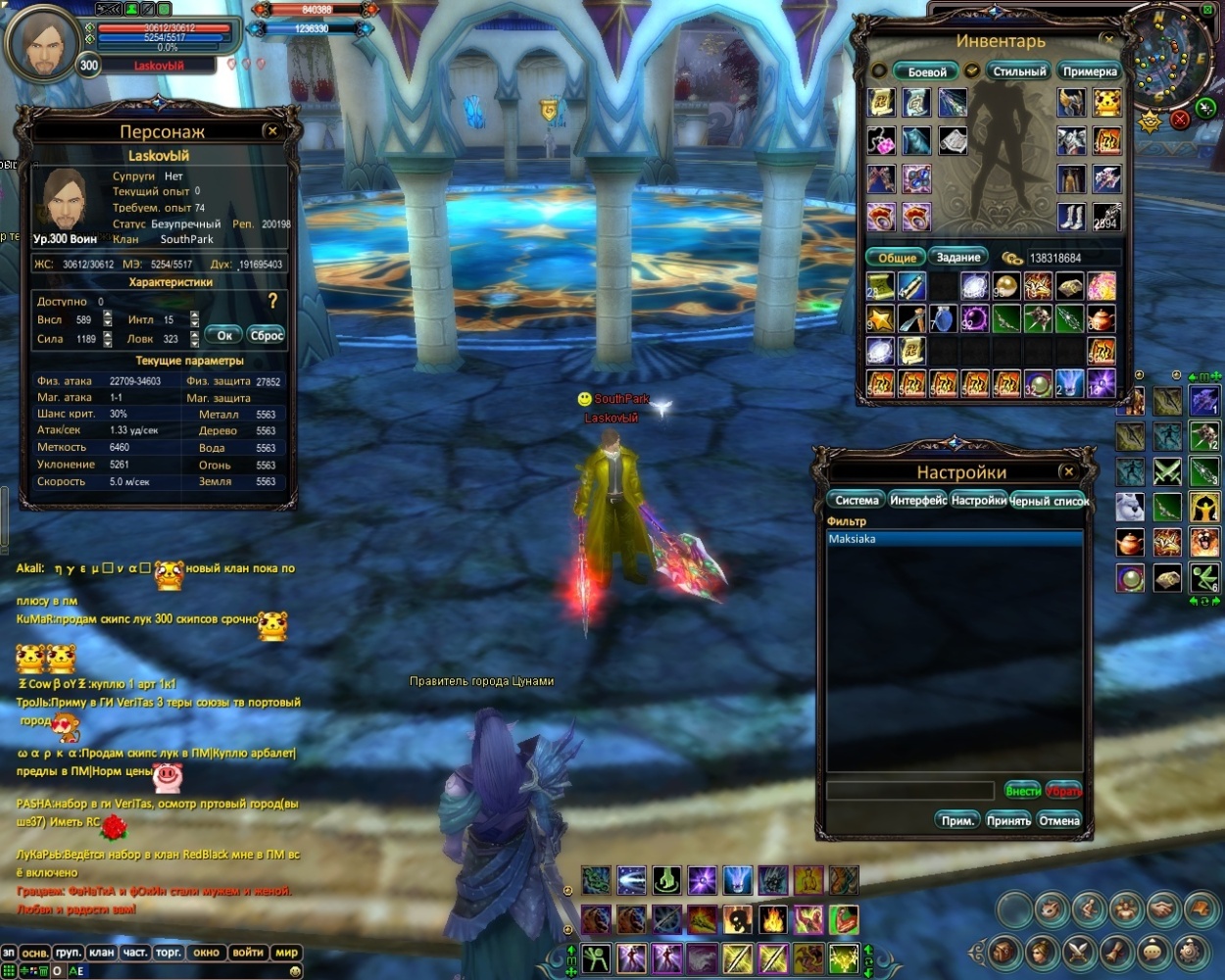The image size is (1225, 980).
Task: Select Maksiaka in the blacklist filter
Action: 955,539
